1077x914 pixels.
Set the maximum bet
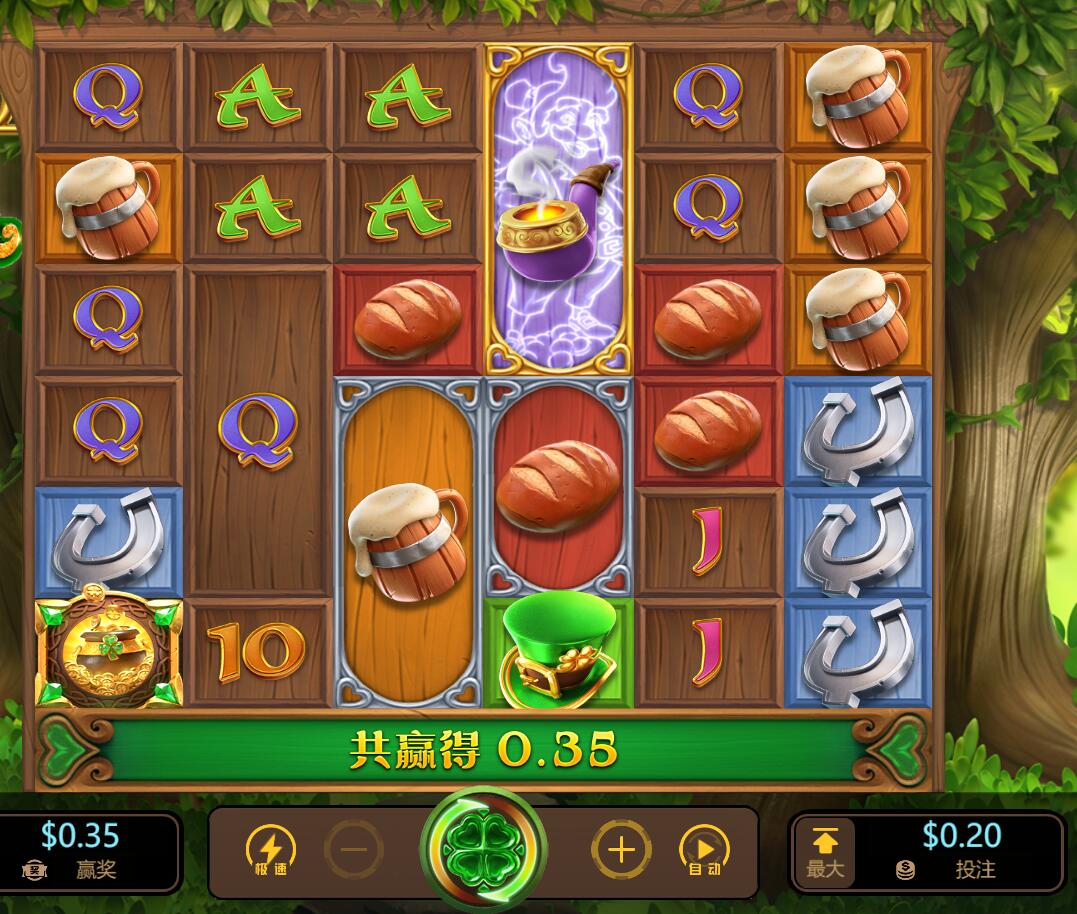[826, 852]
